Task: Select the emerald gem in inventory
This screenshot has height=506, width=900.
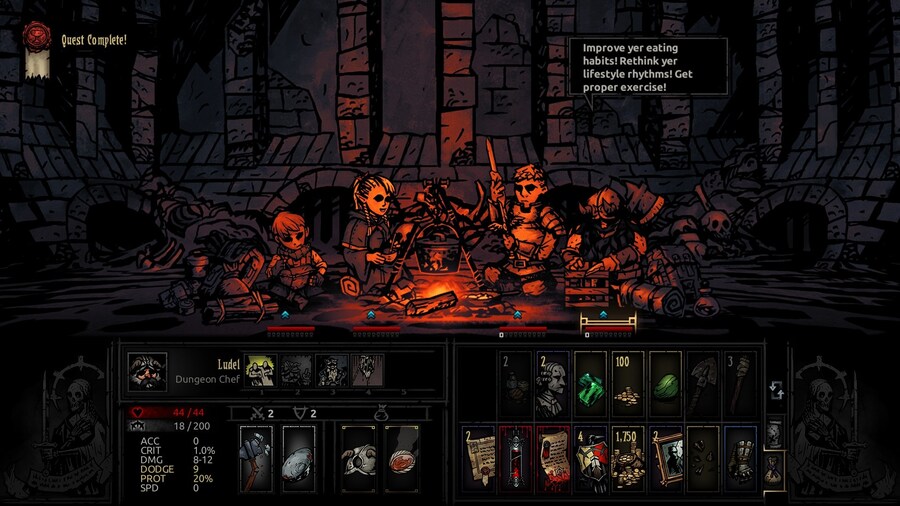Action: pos(591,385)
